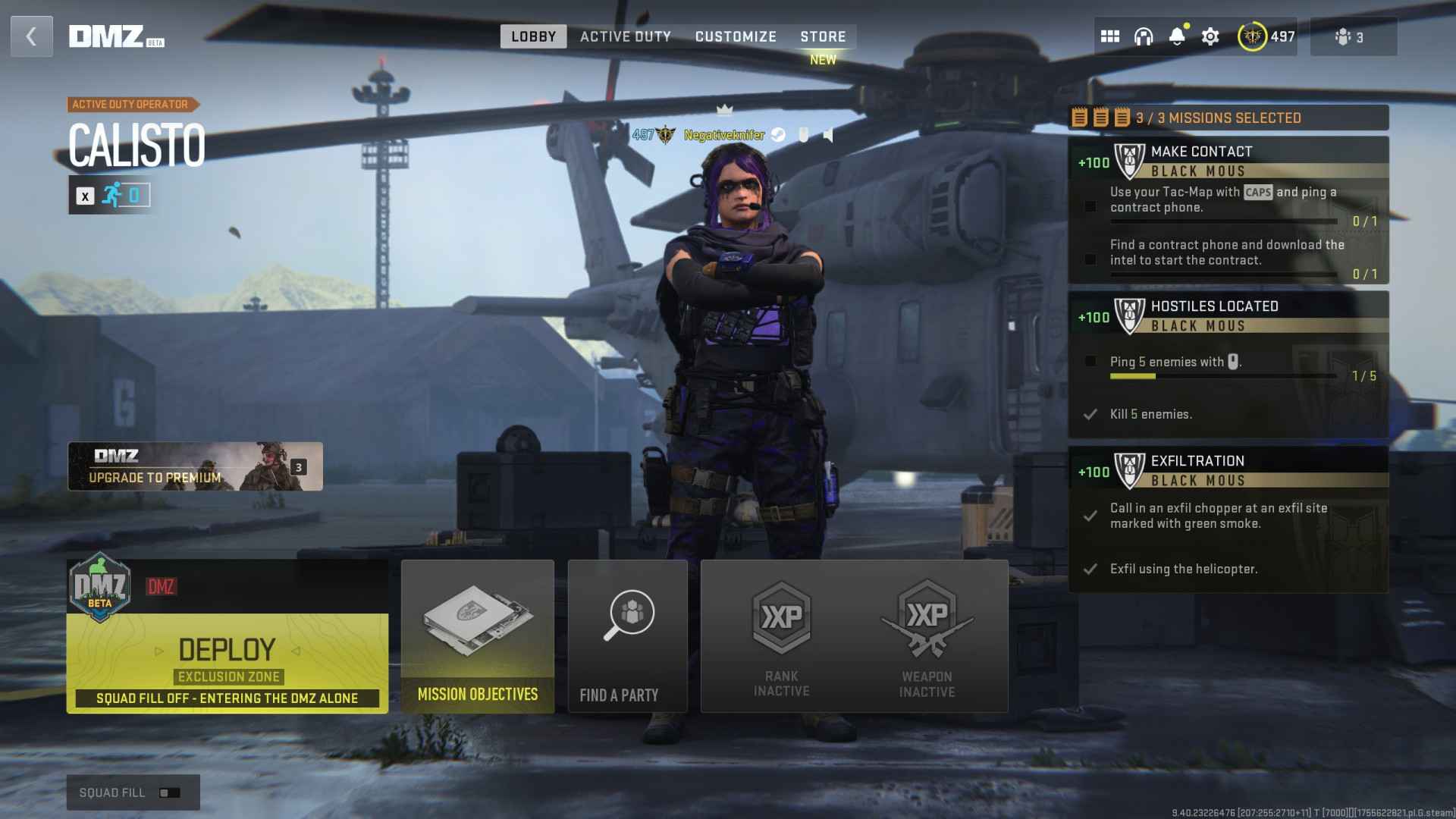Open the Store tab marked New

pyautogui.click(x=823, y=36)
